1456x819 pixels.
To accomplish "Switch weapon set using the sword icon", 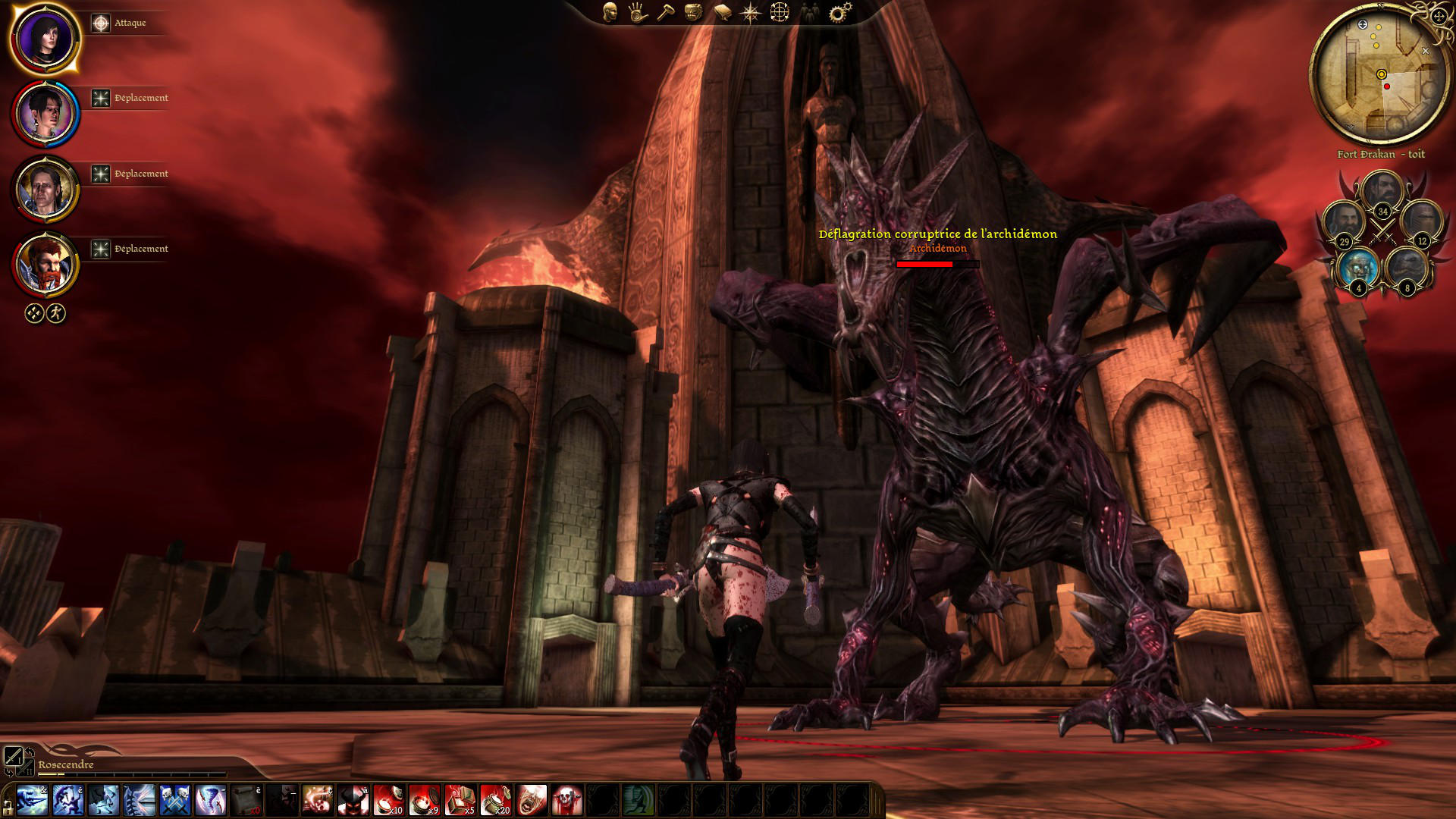I will (14, 755).
